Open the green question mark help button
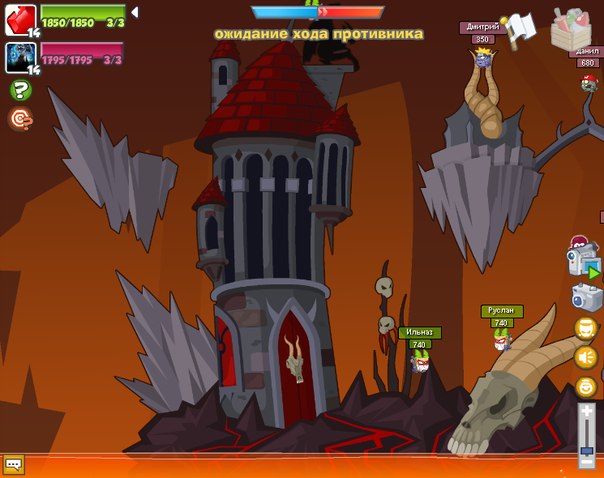Image resolution: width=604 pixels, height=478 pixels. tap(20, 90)
